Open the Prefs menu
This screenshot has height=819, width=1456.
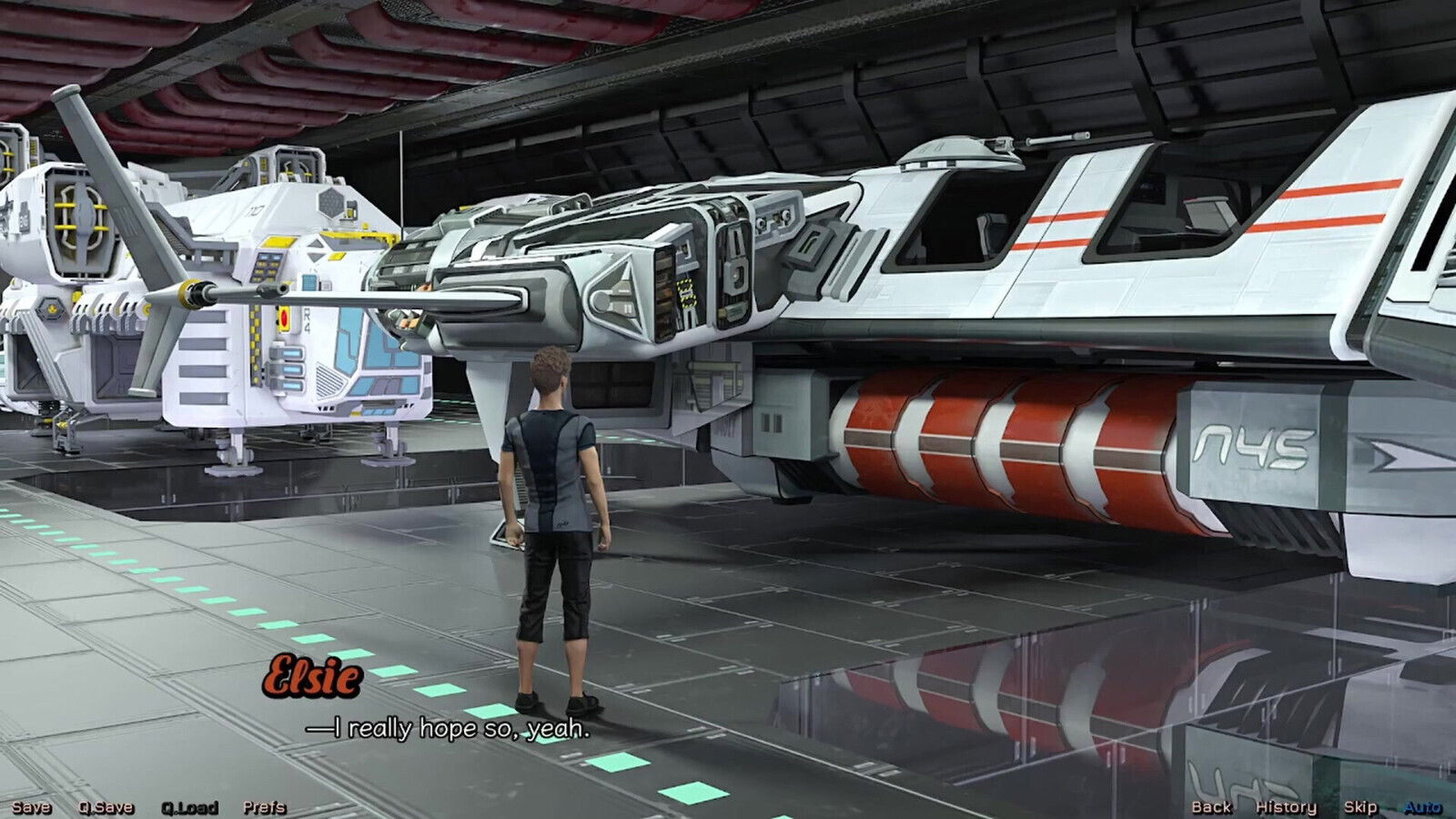pyautogui.click(x=264, y=807)
